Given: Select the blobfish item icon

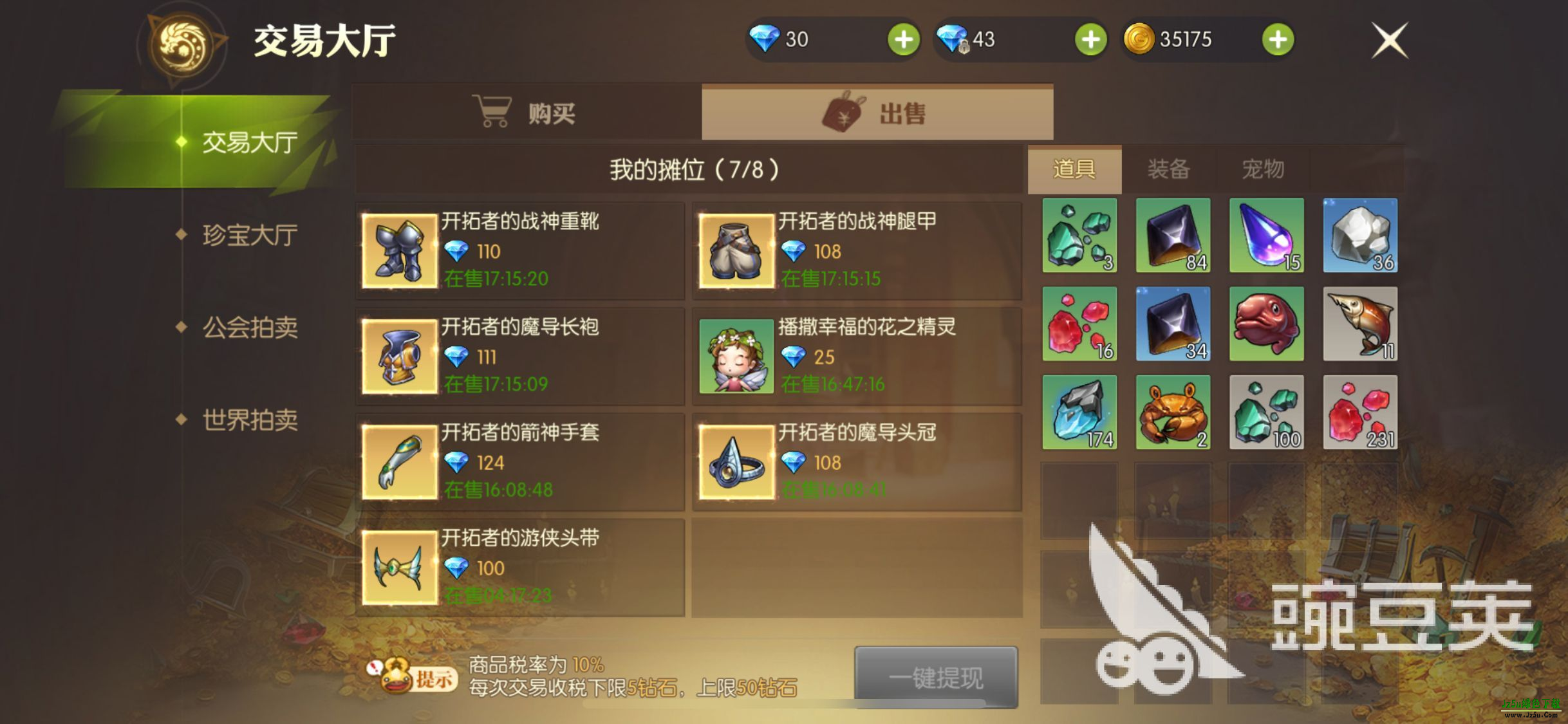Looking at the screenshot, I should coord(1266,325).
